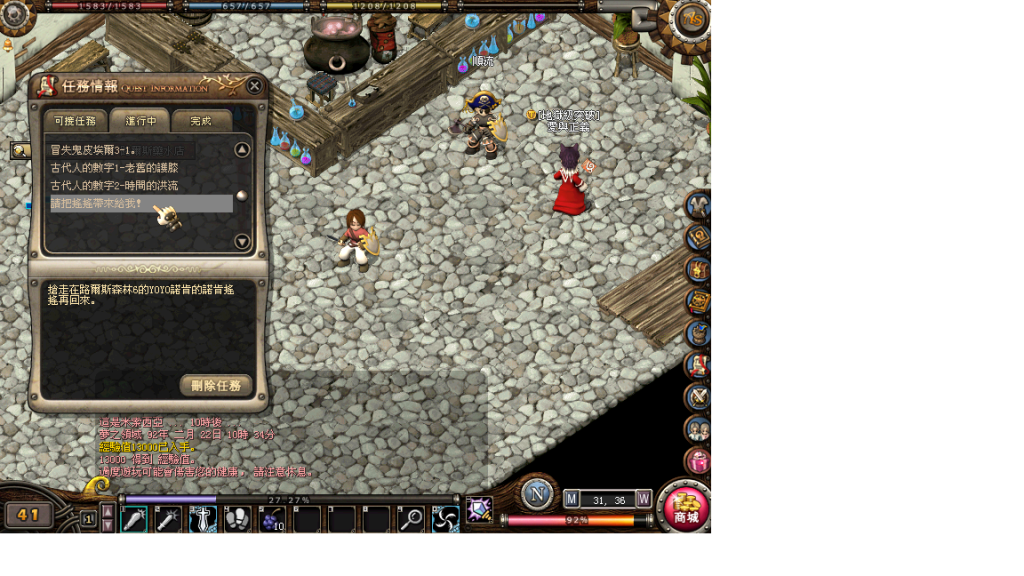Viewport: 1024px width, 576px height.
Task: Open the 進行中 quest tab
Action: (x=140, y=121)
